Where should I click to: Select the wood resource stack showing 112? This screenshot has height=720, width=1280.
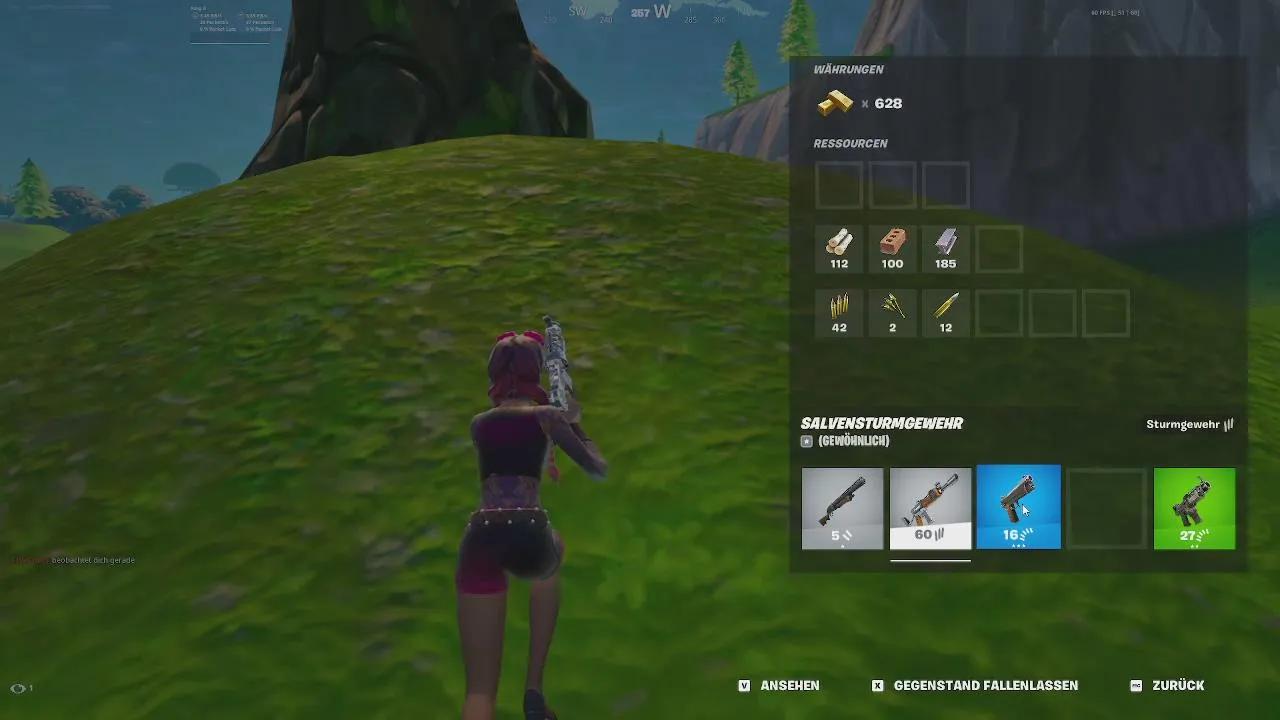pos(839,248)
